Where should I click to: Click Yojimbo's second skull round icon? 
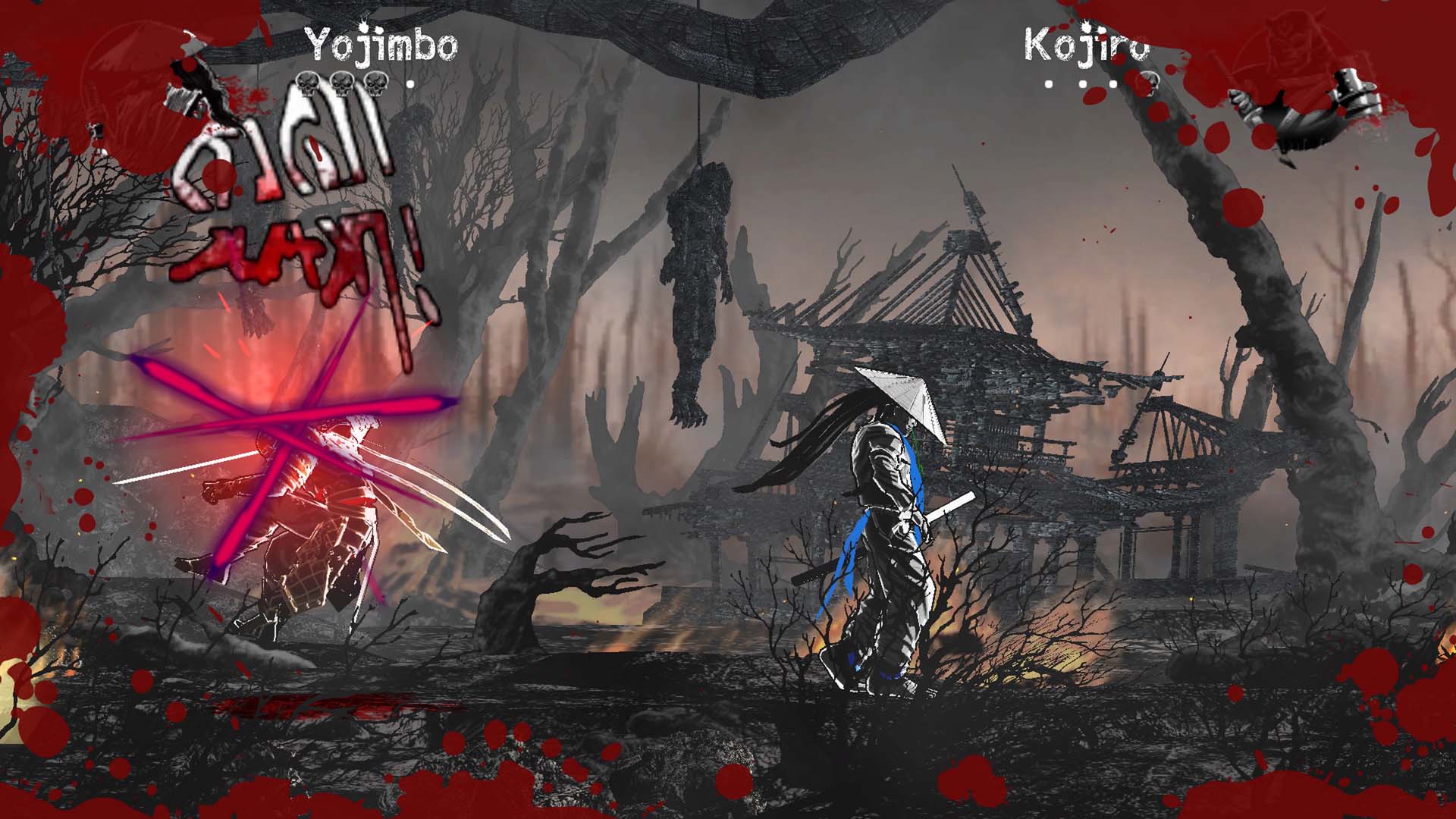click(342, 84)
